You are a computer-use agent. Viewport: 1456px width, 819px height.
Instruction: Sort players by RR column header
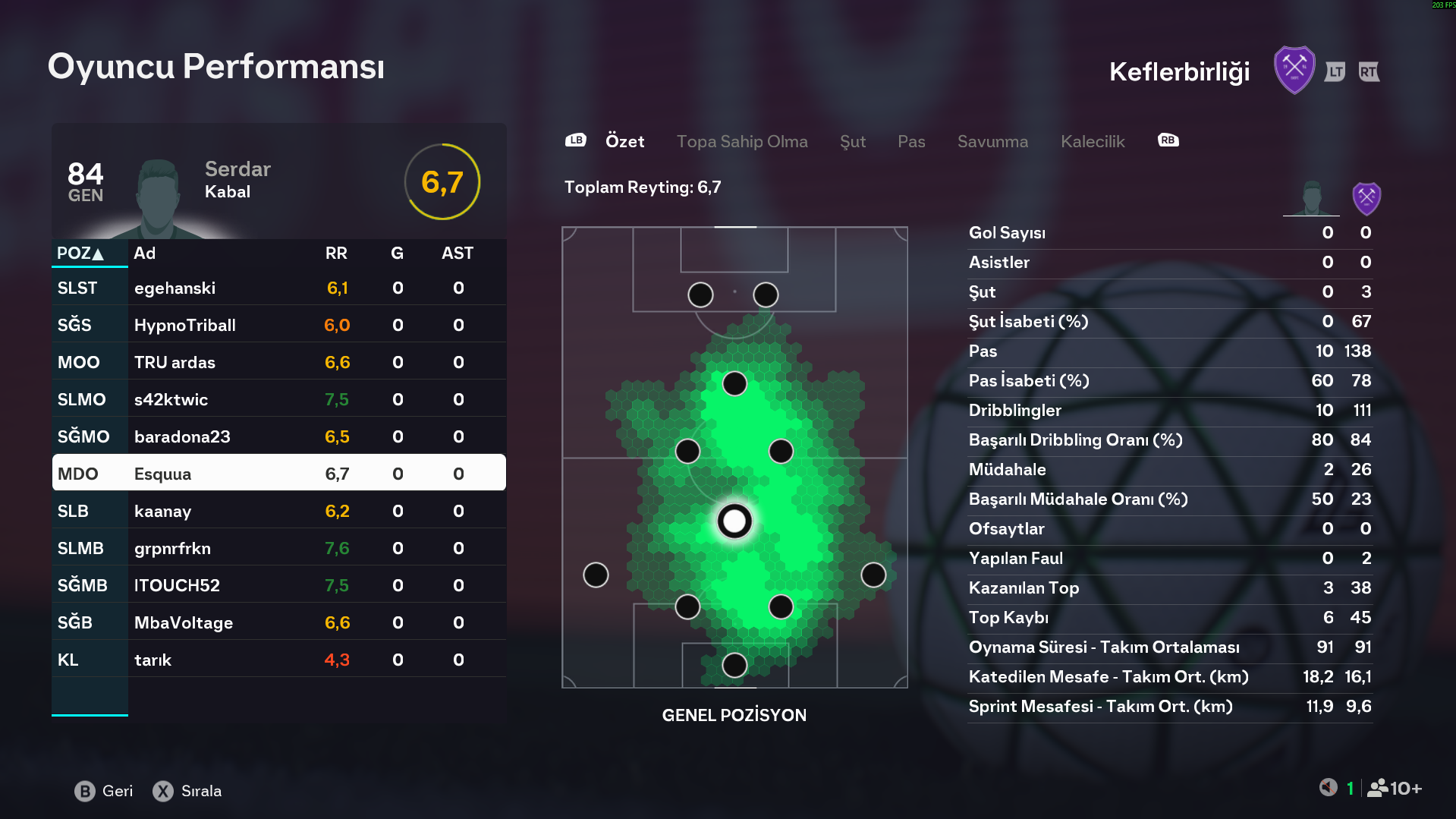(336, 254)
